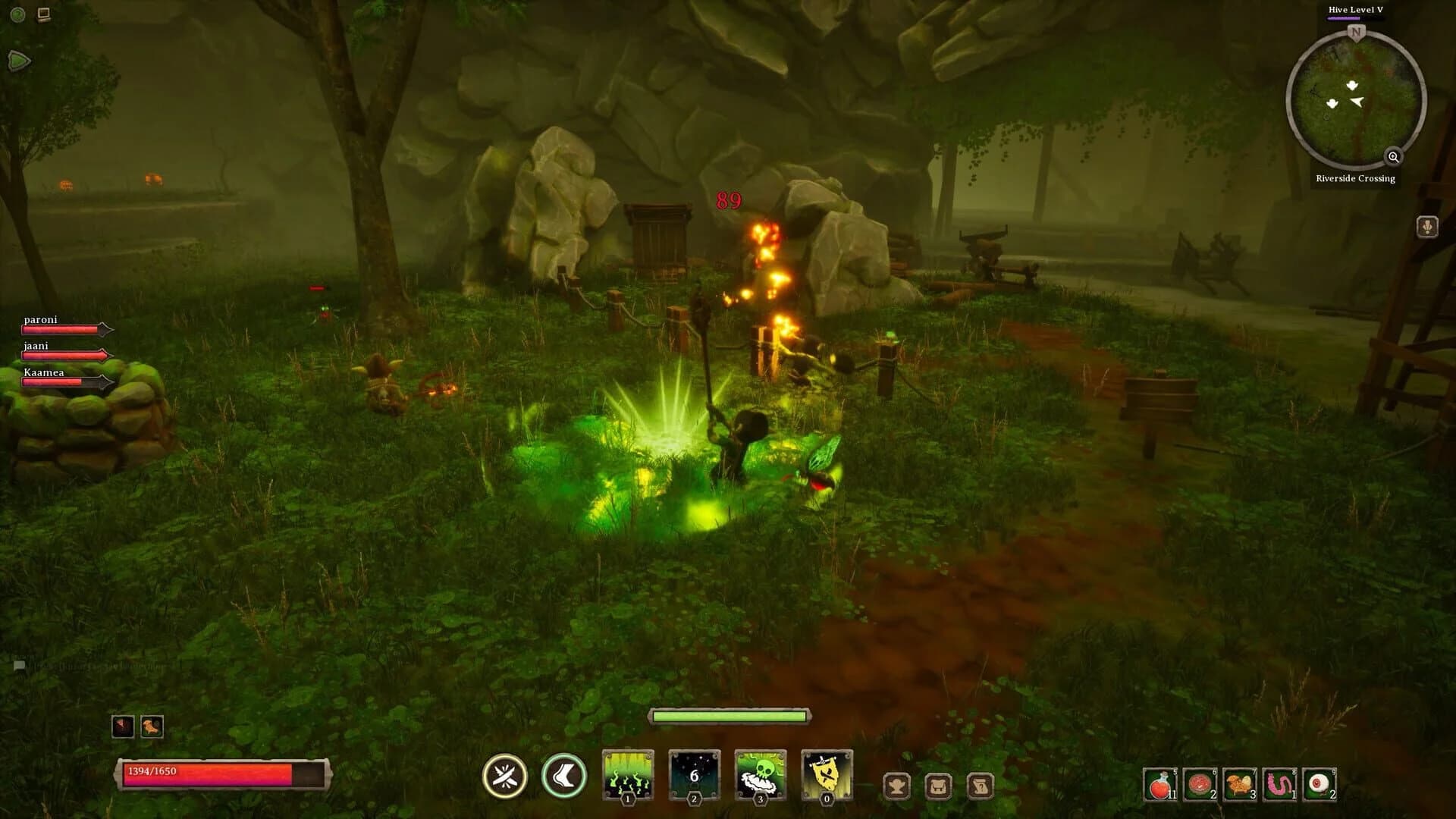Toggle minimap zoom with the magnifier icon
The image size is (1456, 819).
coord(1394,158)
